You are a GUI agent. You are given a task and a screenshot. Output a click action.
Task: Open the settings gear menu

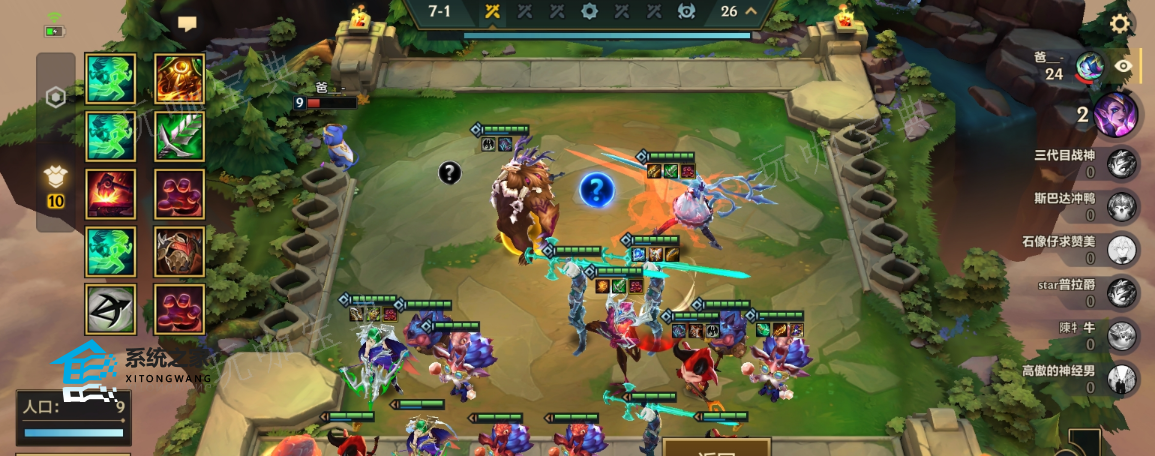pos(1120,24)
